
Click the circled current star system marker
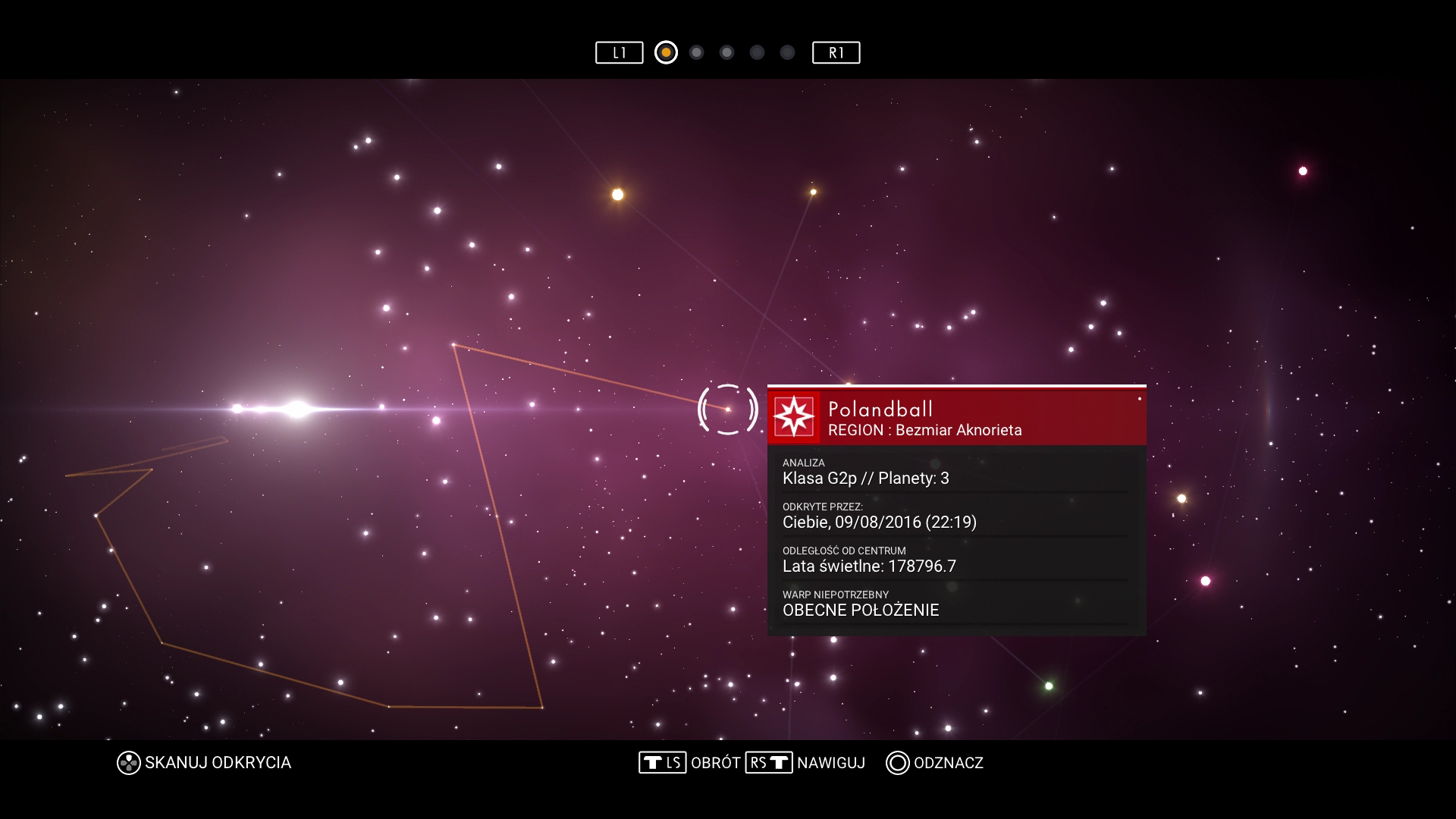coord(727,409)
